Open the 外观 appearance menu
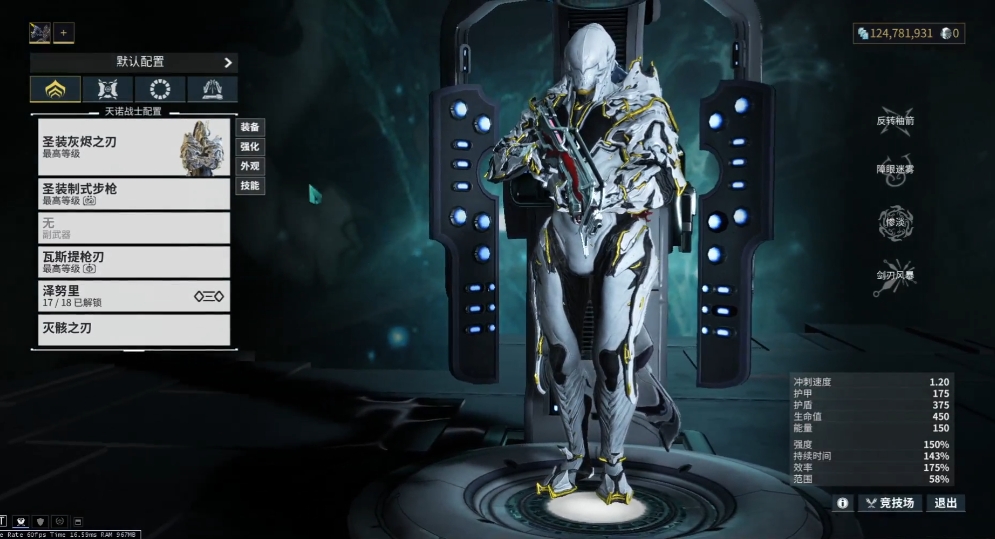Image resolution: width=995 pixels, height=539 pixels. point(250,166)
